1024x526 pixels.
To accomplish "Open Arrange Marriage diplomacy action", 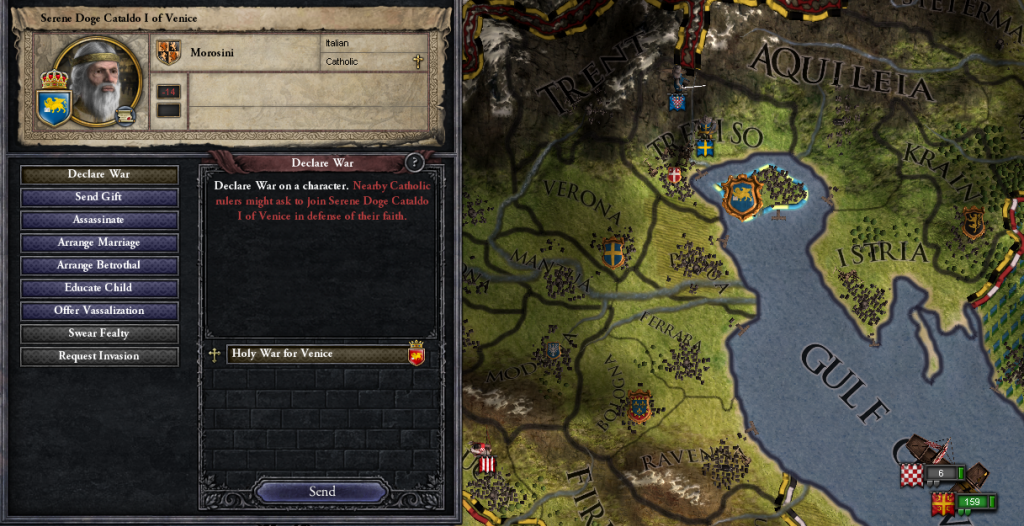I will [x=99, y=243].
